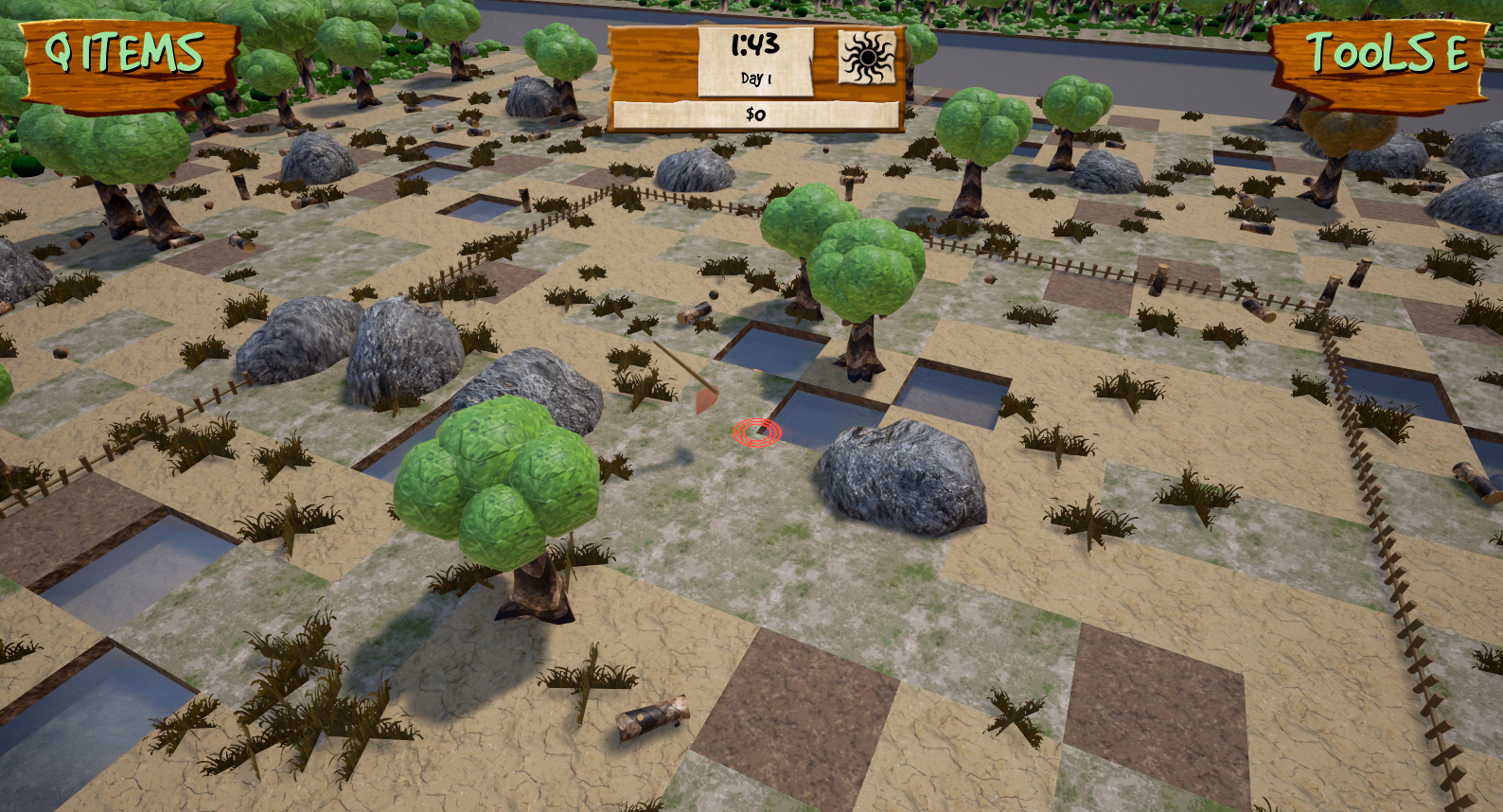
Task: Open the Tools wooden sign menu
Action: click(x=1380, y=57)
